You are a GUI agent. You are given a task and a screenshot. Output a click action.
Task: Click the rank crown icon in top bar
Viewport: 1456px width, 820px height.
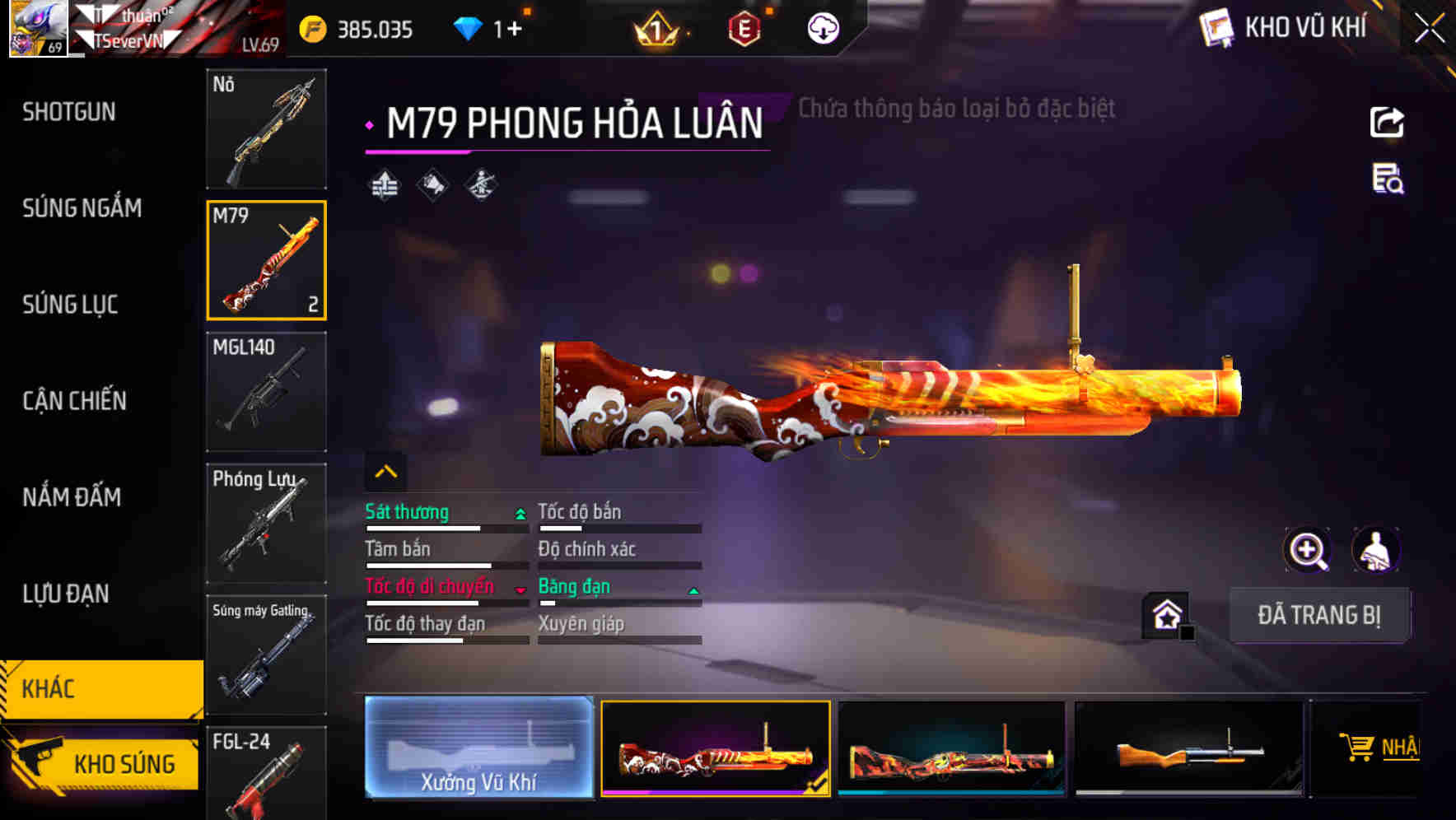[x=656, y=29]
